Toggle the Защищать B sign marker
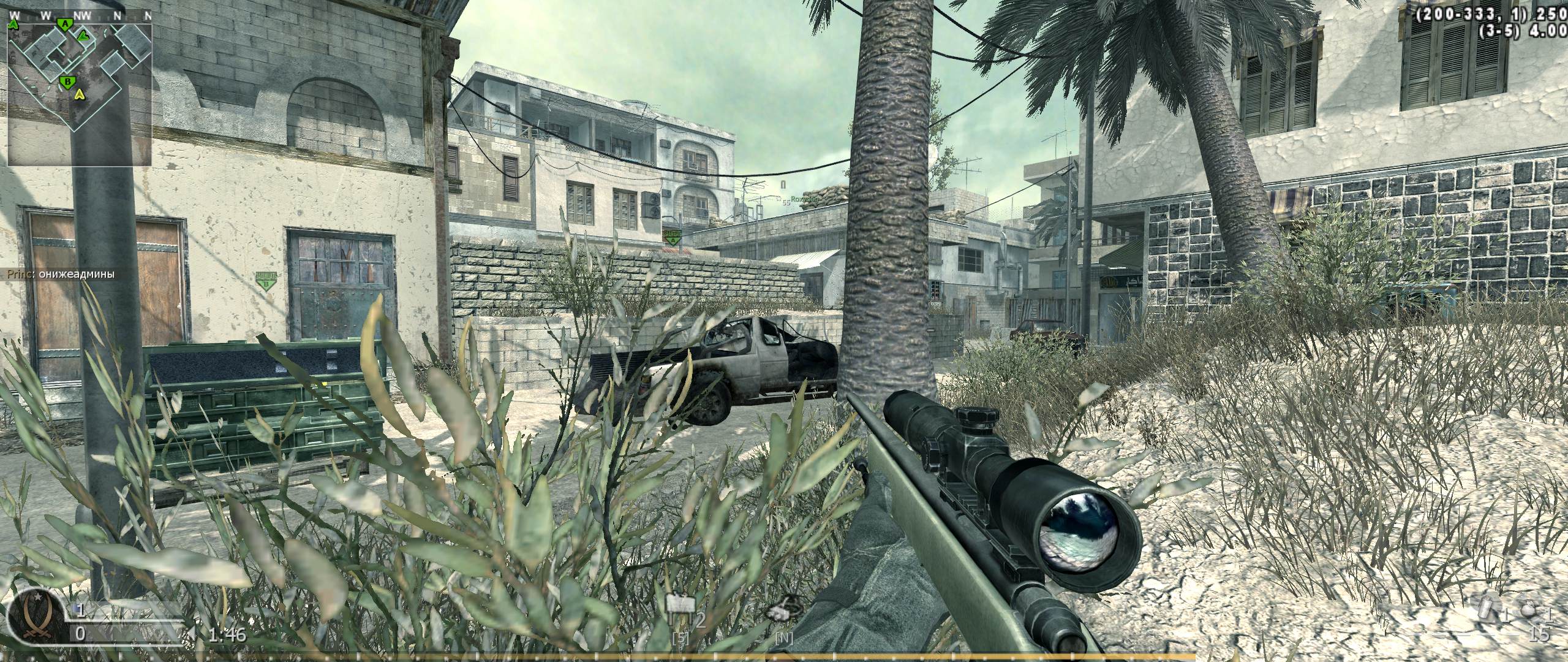Viewport: 1568px width, 662px height. pyautogui.click(x=266, y=279)
